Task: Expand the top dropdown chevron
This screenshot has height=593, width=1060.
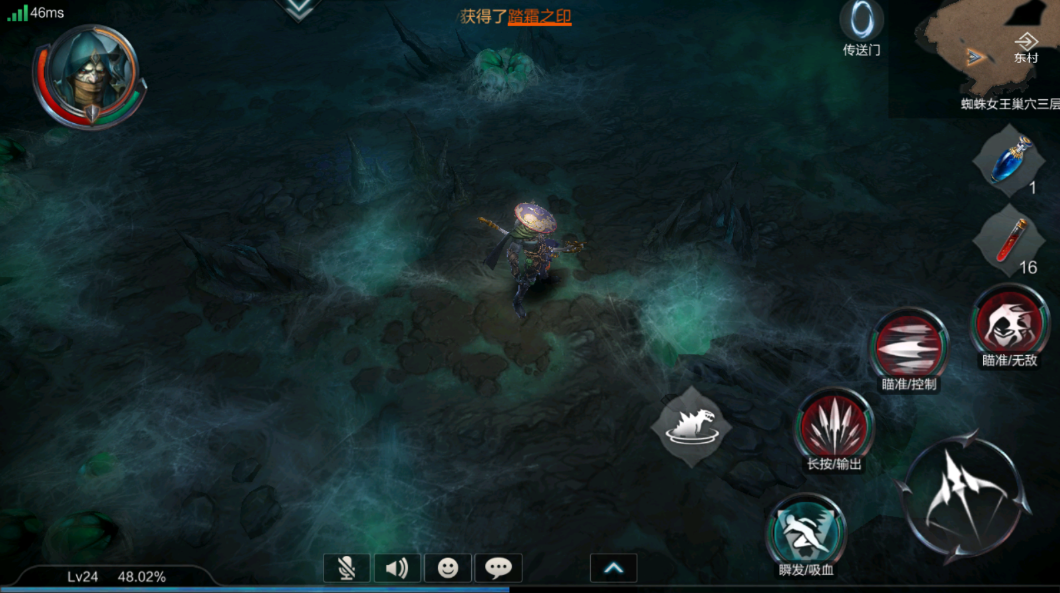Action: [x=297, y=8]
